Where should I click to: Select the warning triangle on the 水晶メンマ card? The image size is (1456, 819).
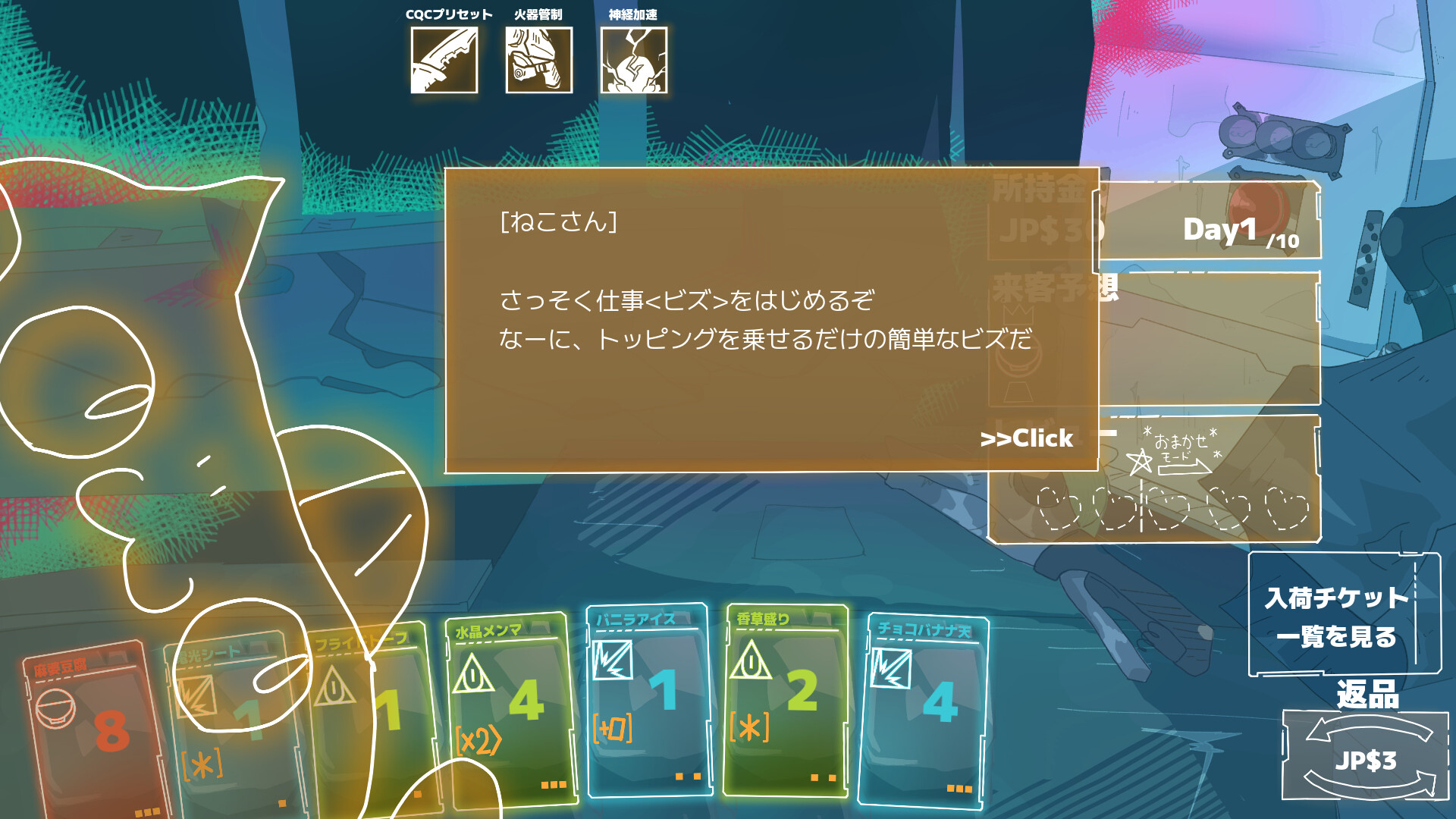[472, 674]
